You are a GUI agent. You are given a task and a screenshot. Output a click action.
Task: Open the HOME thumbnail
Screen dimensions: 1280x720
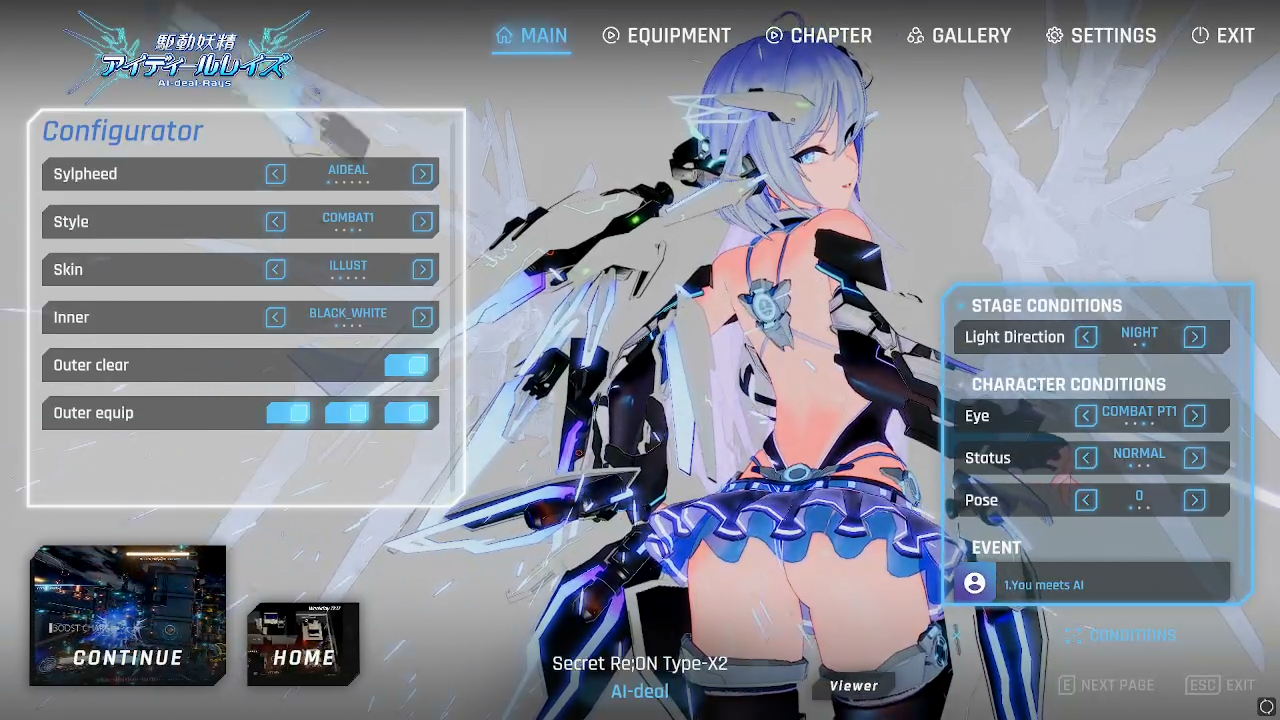pos(303,644)
